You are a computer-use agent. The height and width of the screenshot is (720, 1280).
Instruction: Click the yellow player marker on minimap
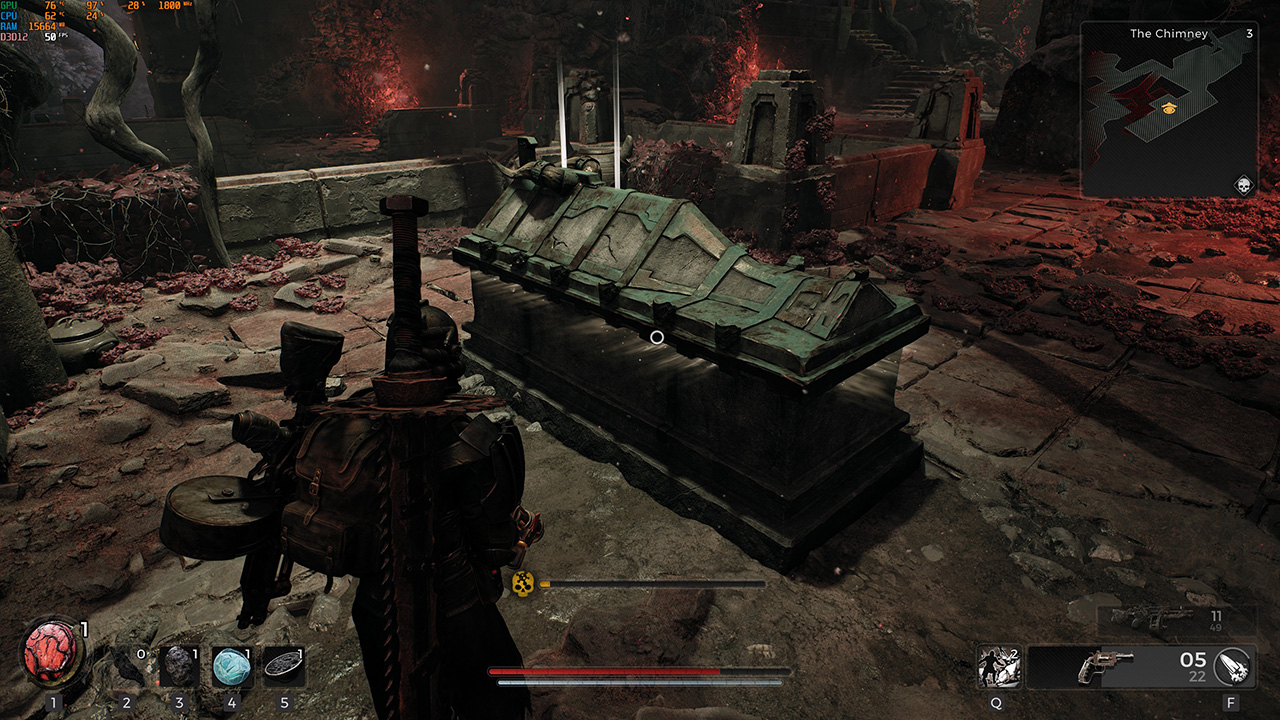coord(1168,107)
